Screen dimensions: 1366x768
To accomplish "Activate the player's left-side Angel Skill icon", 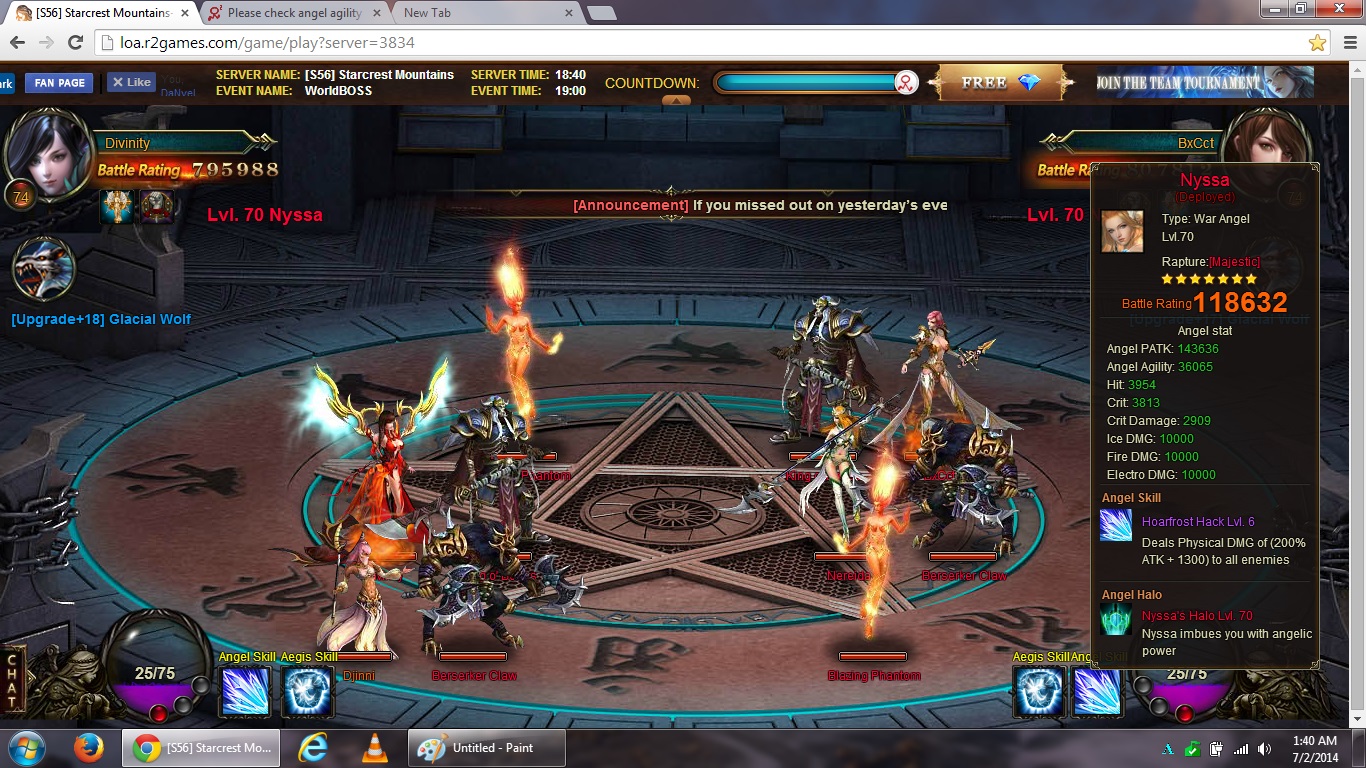I will pyautogui.click(x=244, y=691).
